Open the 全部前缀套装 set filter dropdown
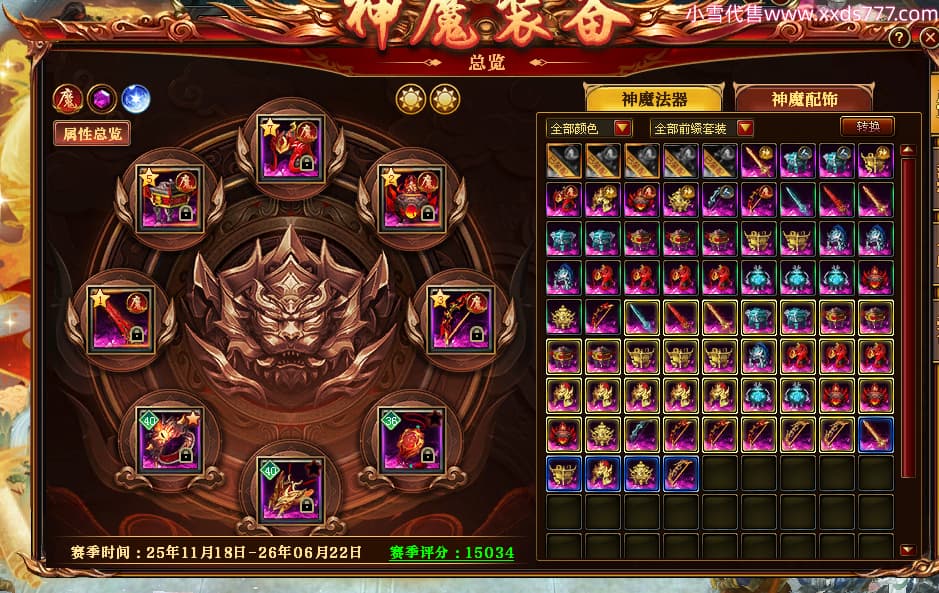The image size is (939, 593). coord(701,128)
